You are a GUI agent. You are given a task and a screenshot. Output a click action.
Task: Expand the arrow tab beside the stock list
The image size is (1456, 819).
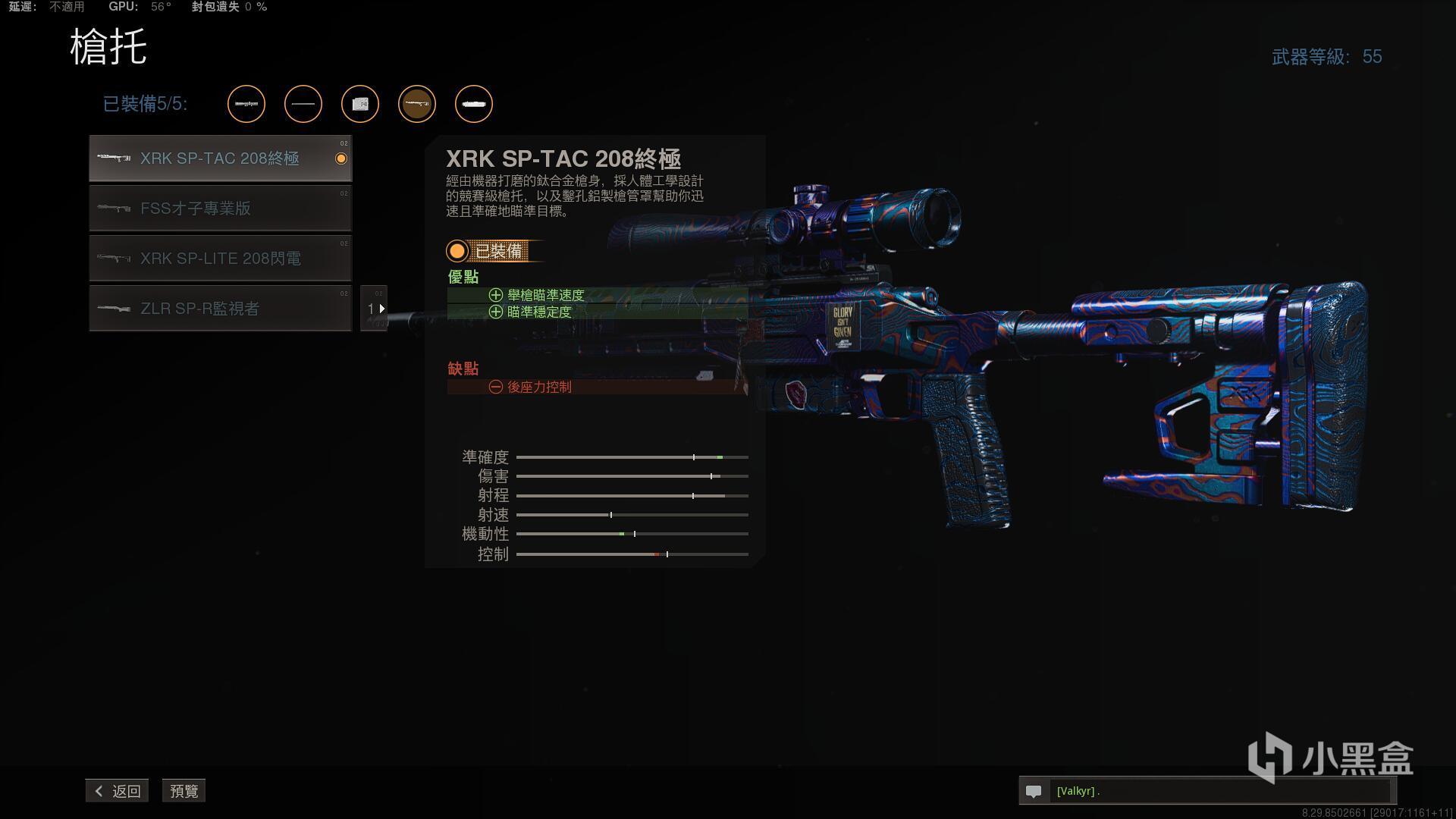click(x=375, y=309)
